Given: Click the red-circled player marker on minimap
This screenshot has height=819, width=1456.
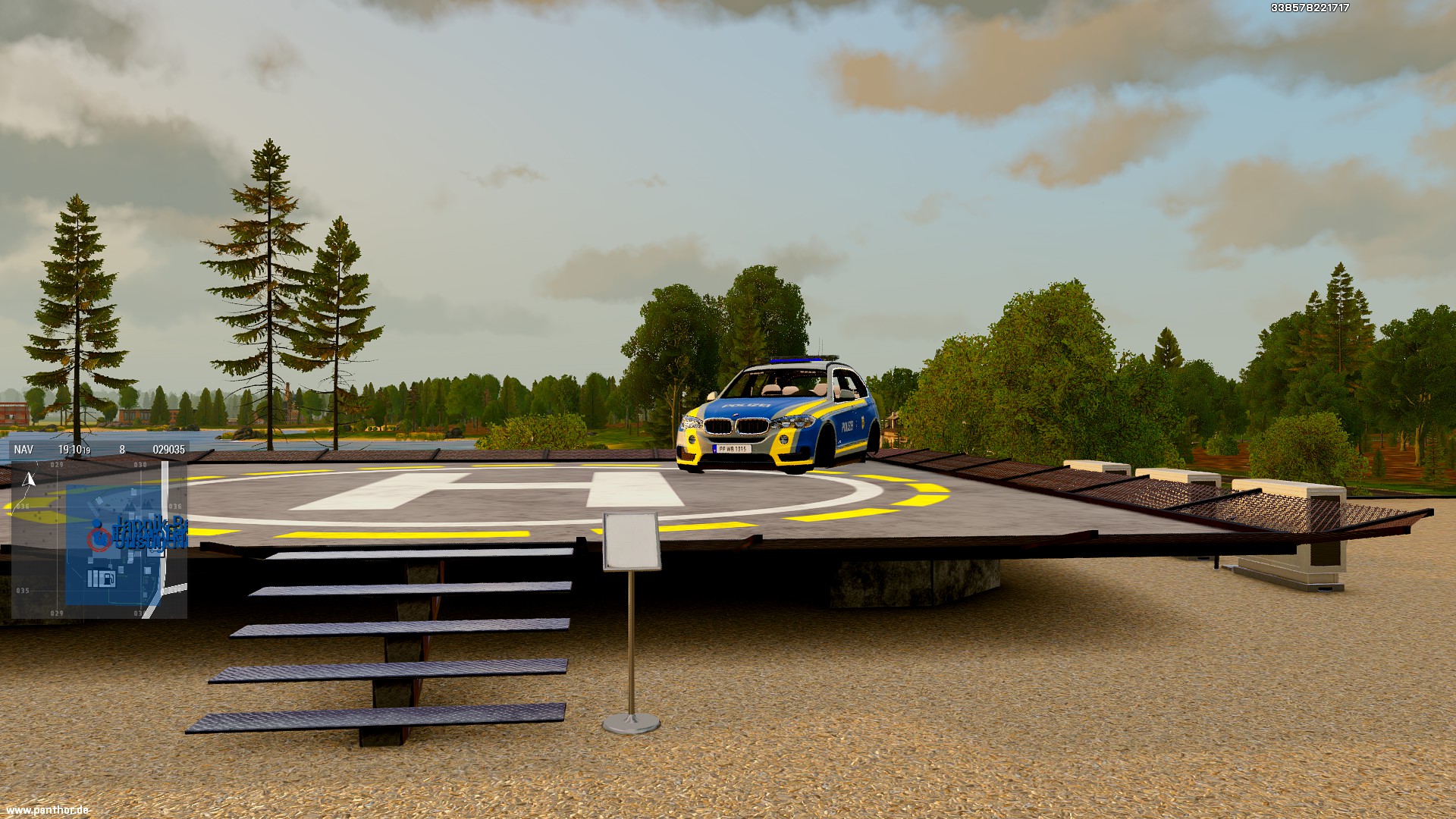Looking at the screenshot, I should [98, 539].
